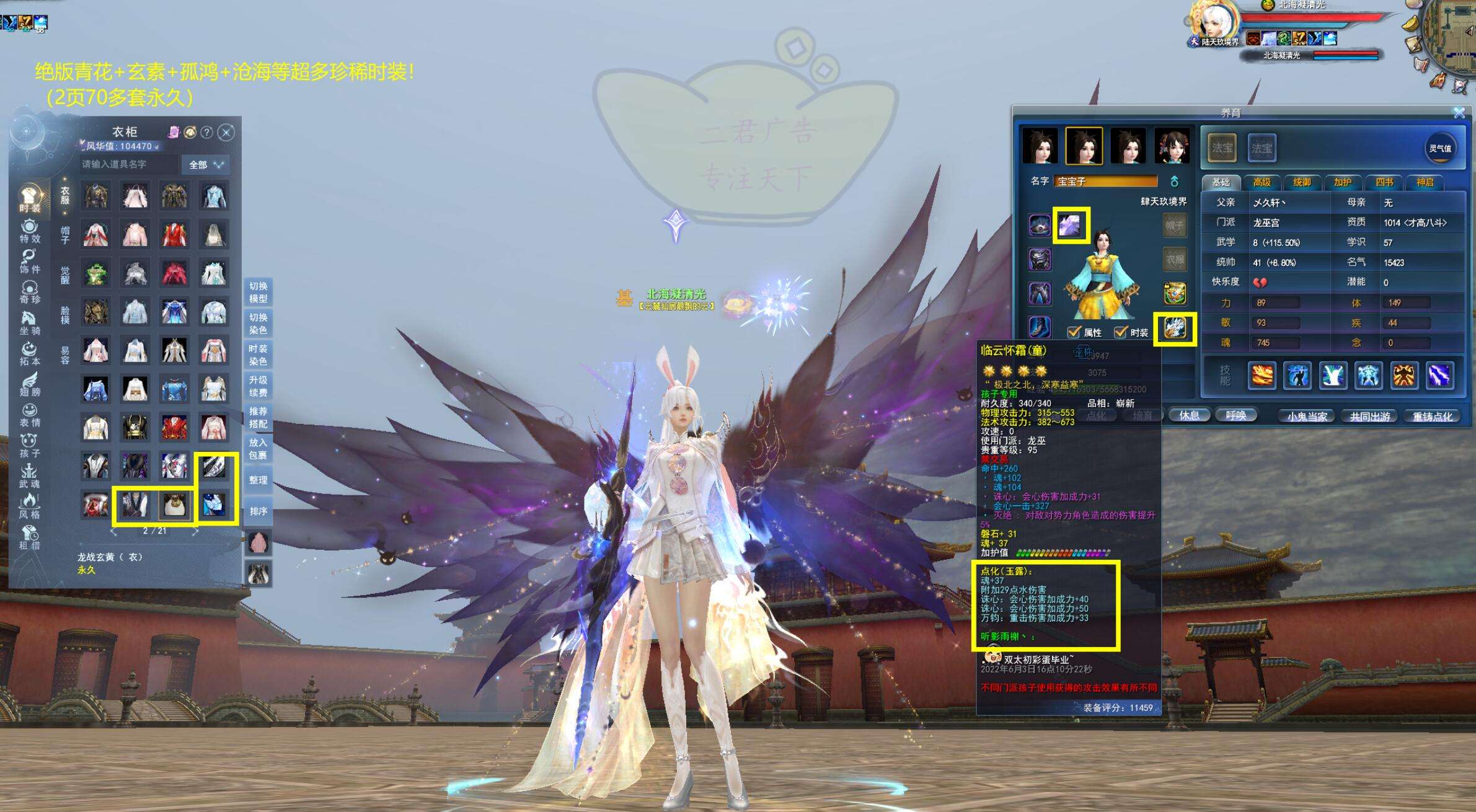Click the 切换模型 button

click(x=258, y=292)
